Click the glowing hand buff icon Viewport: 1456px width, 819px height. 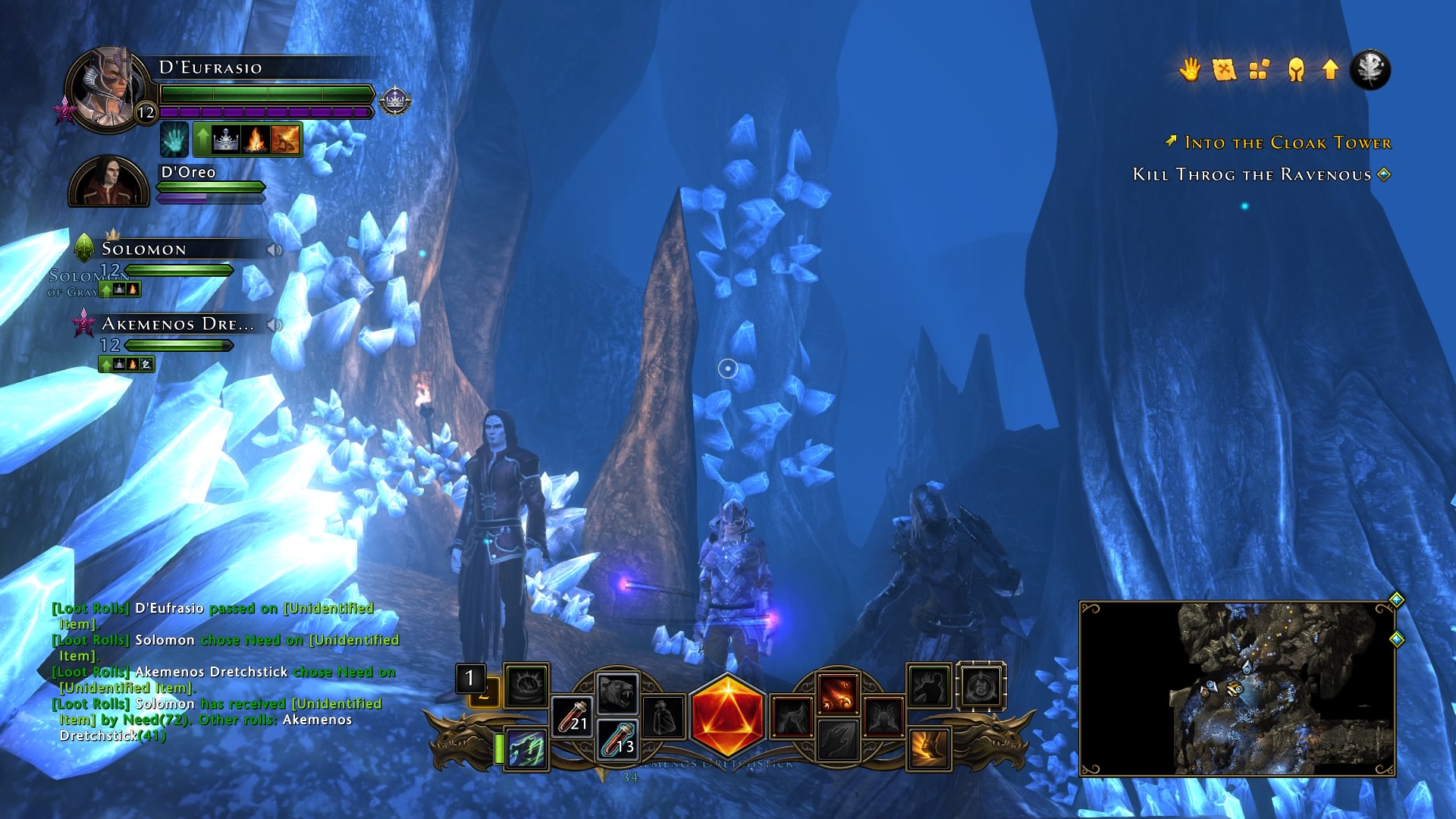coord(174,140)
